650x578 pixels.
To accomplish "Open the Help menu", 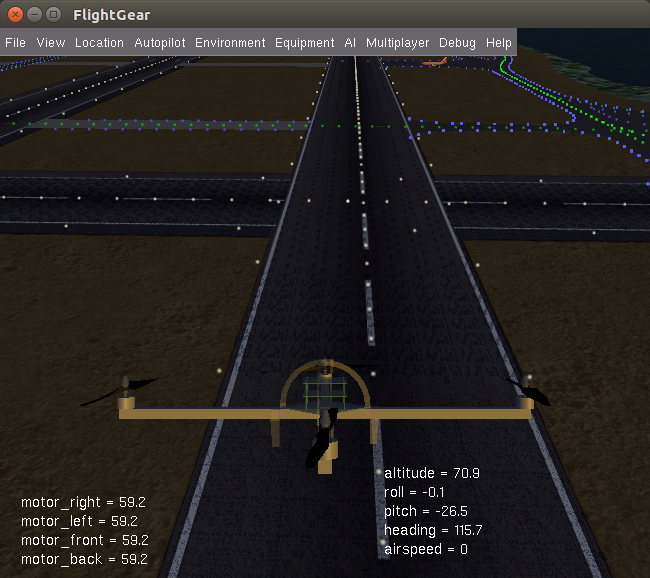I will pyautogui.click(x=498, y=43).
